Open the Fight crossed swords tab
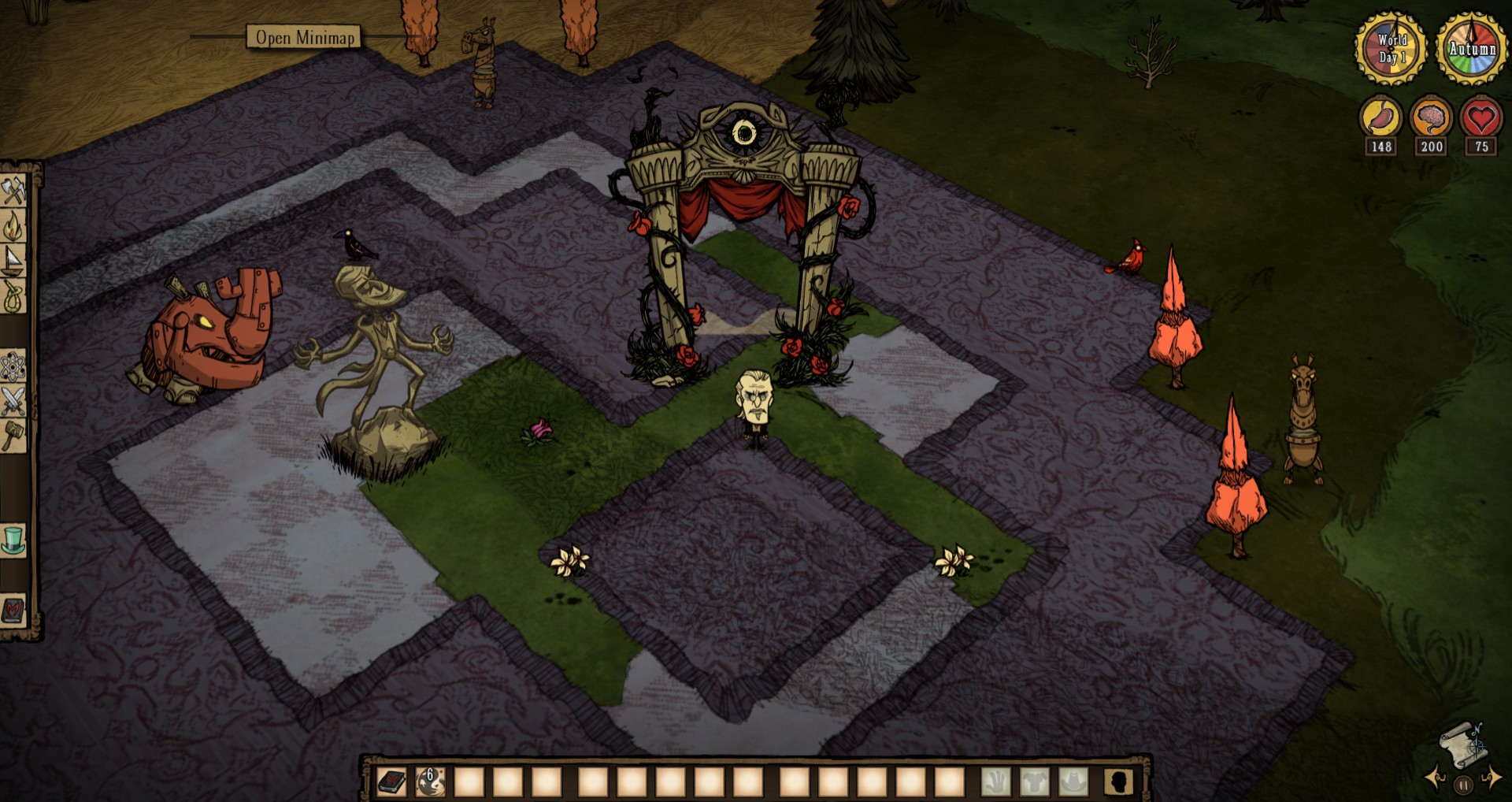Viewport: 1512px width, 802px height. point(13,401)
